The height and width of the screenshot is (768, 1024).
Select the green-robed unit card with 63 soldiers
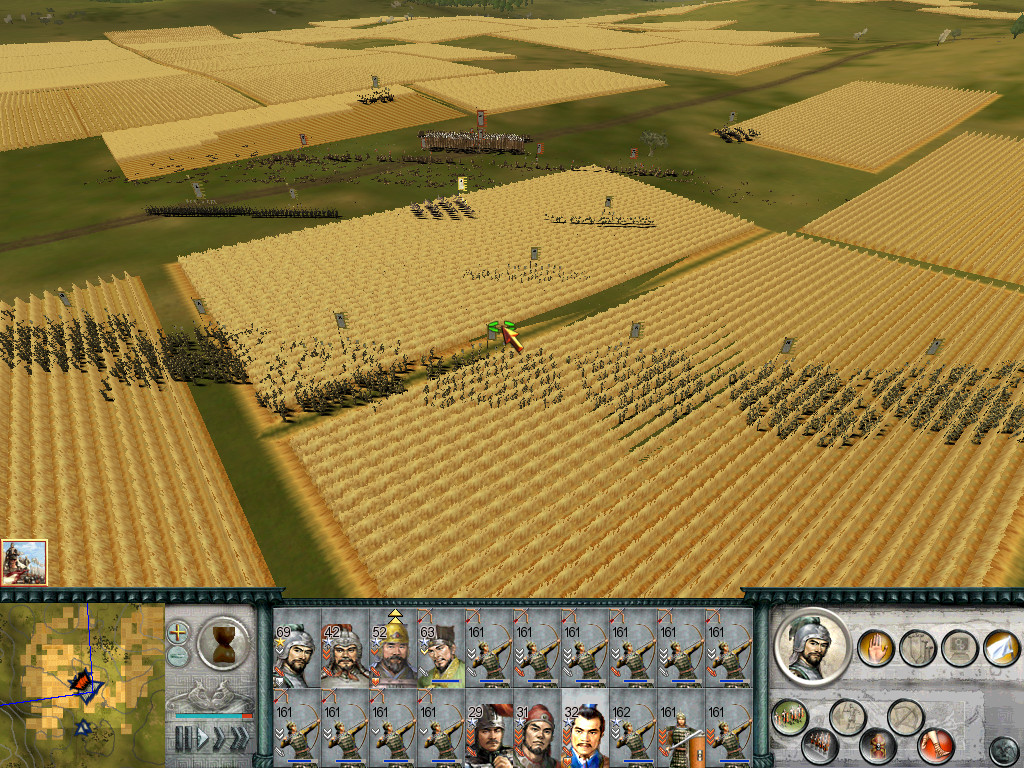click(x=440, y=648)
